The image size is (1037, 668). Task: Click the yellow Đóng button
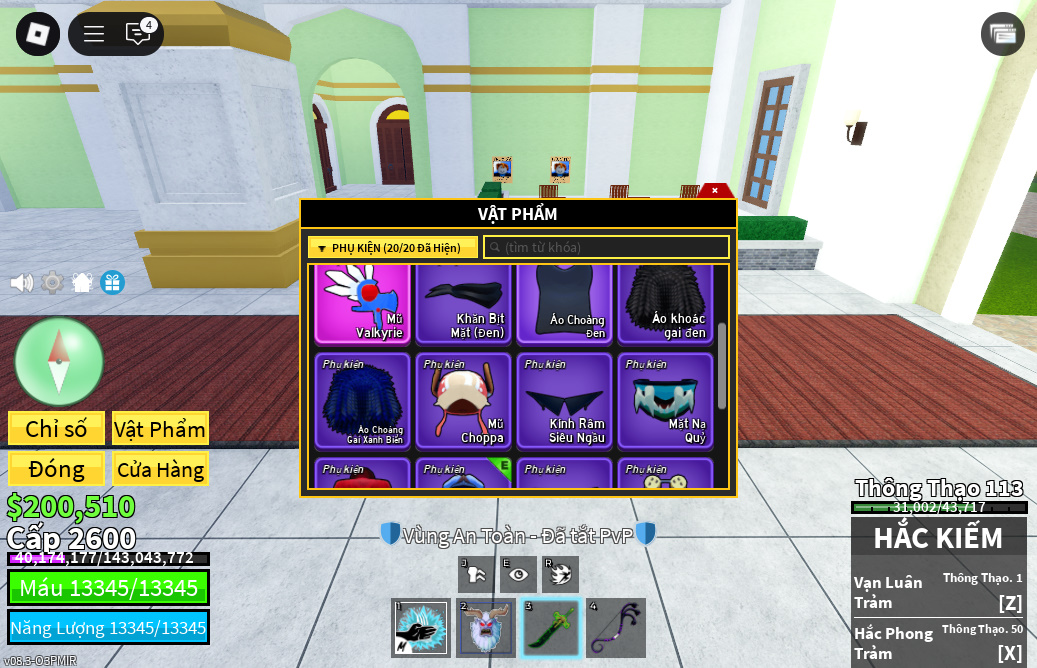click(56, 469)
